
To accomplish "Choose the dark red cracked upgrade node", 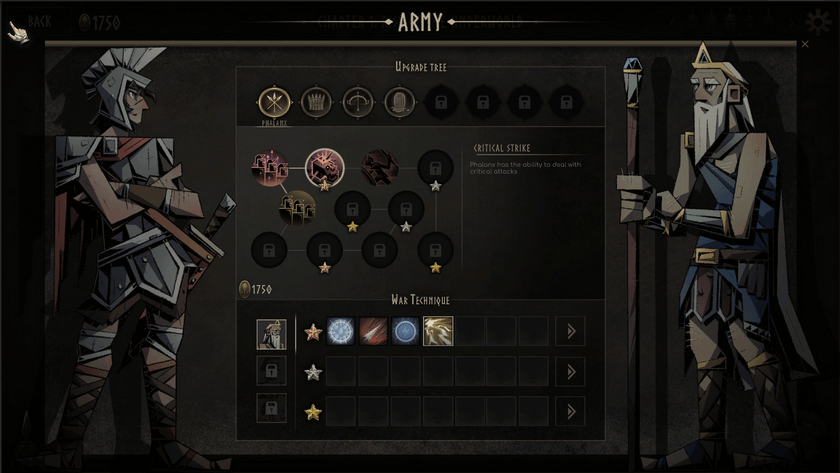I will tap(380, 166).
